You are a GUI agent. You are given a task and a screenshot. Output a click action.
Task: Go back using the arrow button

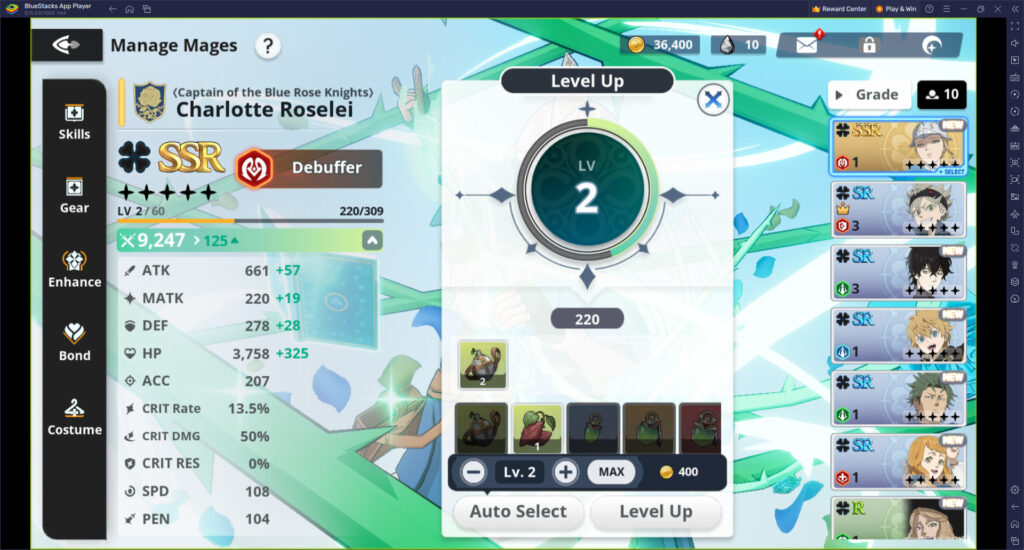66,45
